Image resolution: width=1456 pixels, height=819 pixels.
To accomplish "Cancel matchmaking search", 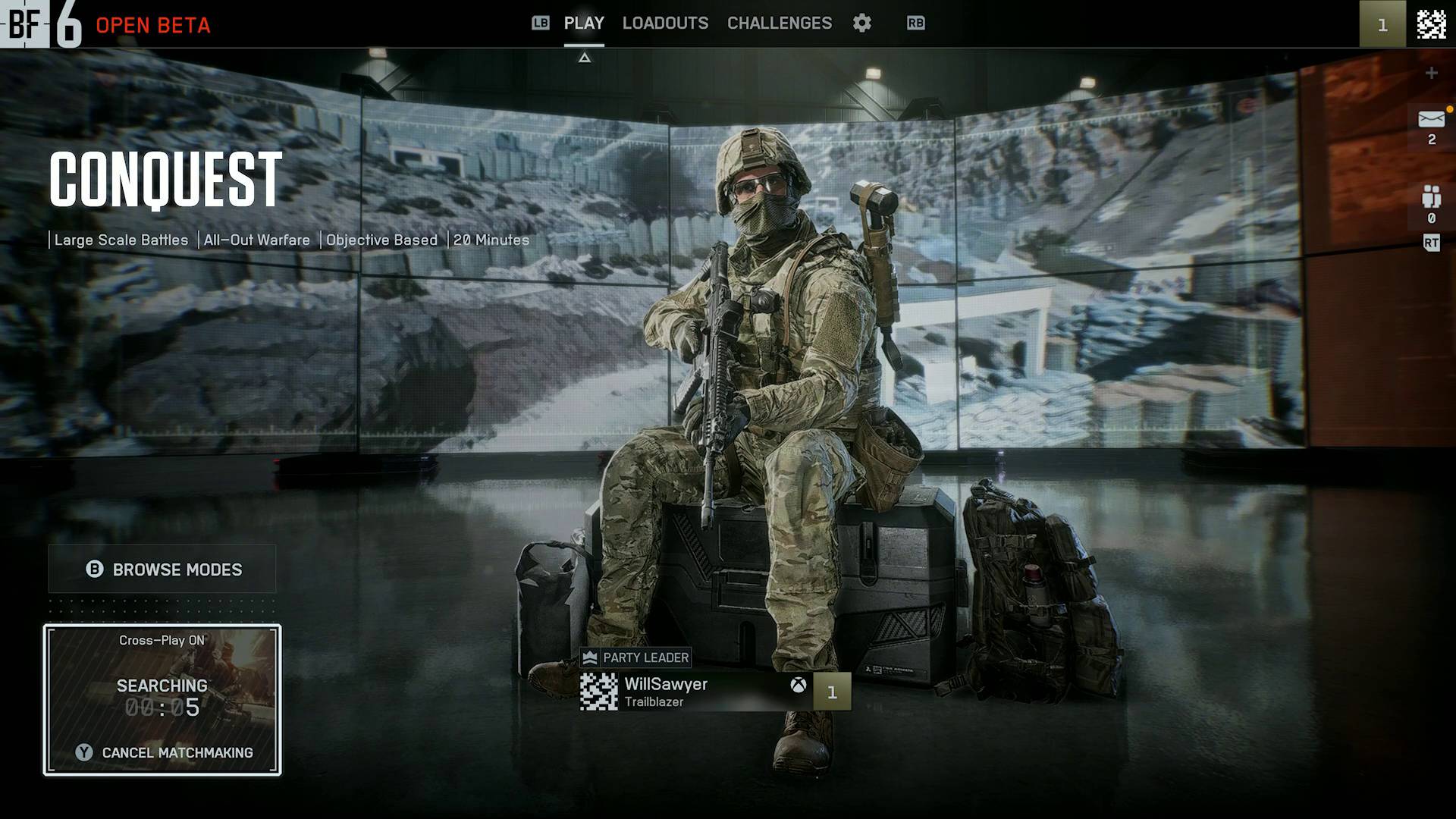I will 164,752.
